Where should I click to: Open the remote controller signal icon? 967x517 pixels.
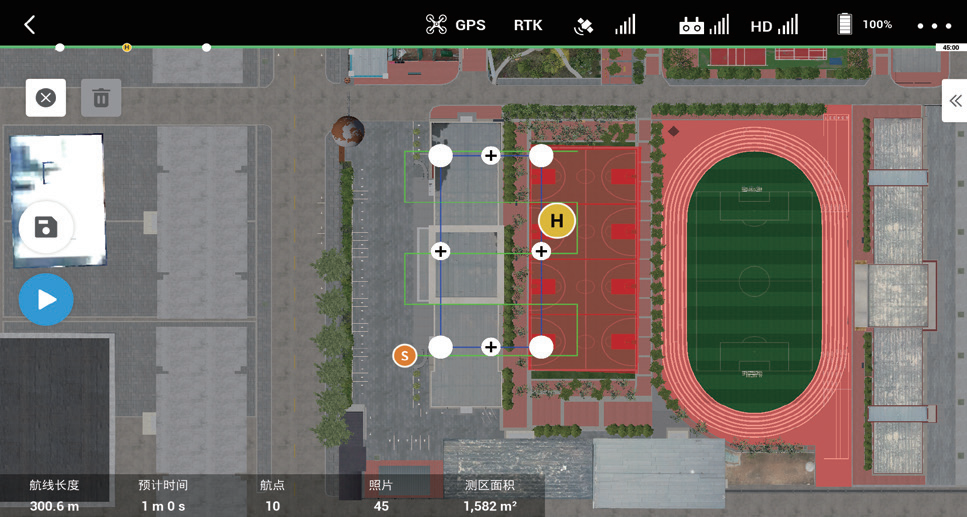click(704, 25)
